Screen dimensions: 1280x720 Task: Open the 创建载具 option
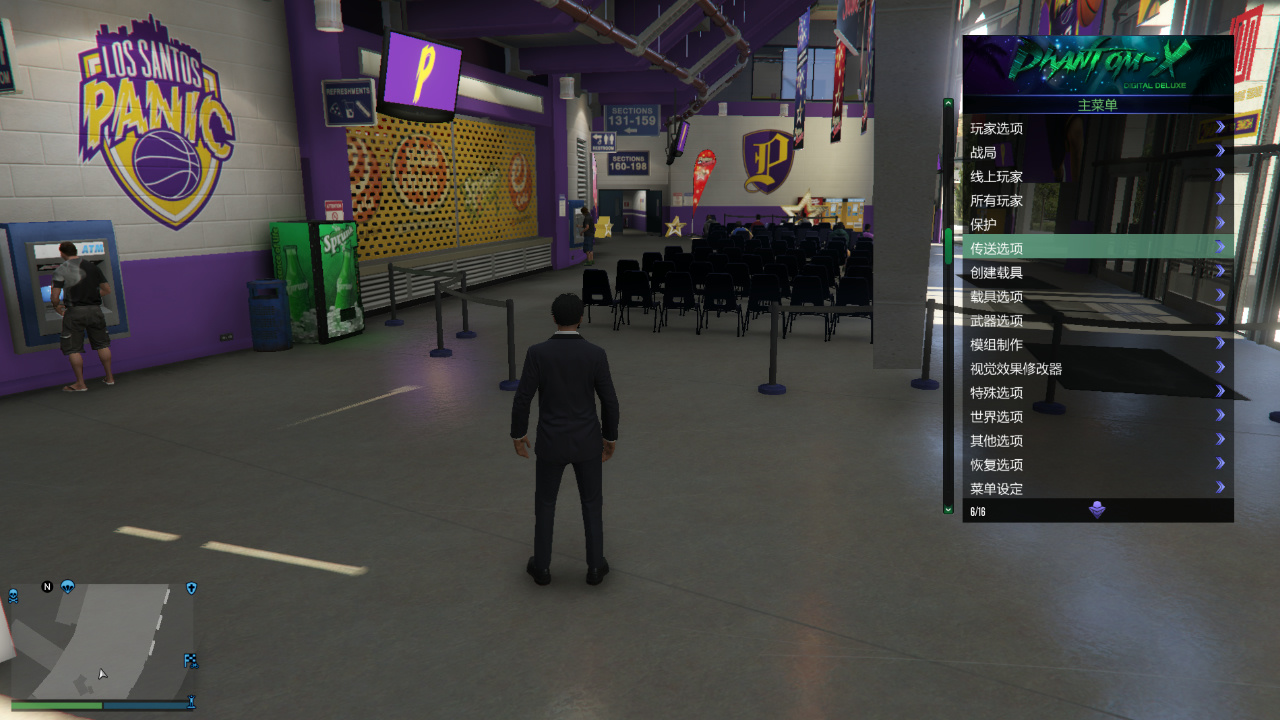pyautogui.click(x=996, y=271)
